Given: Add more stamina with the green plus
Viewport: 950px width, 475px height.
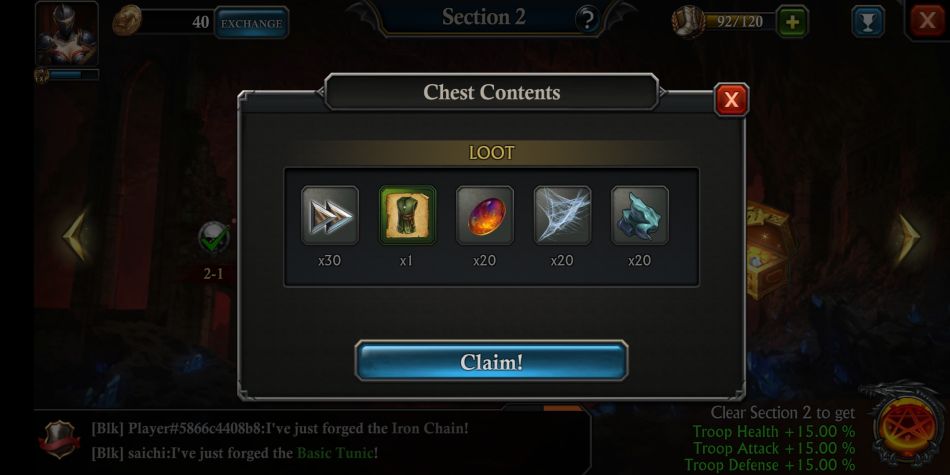Looking at the screenshot, I should pos(792,22).
